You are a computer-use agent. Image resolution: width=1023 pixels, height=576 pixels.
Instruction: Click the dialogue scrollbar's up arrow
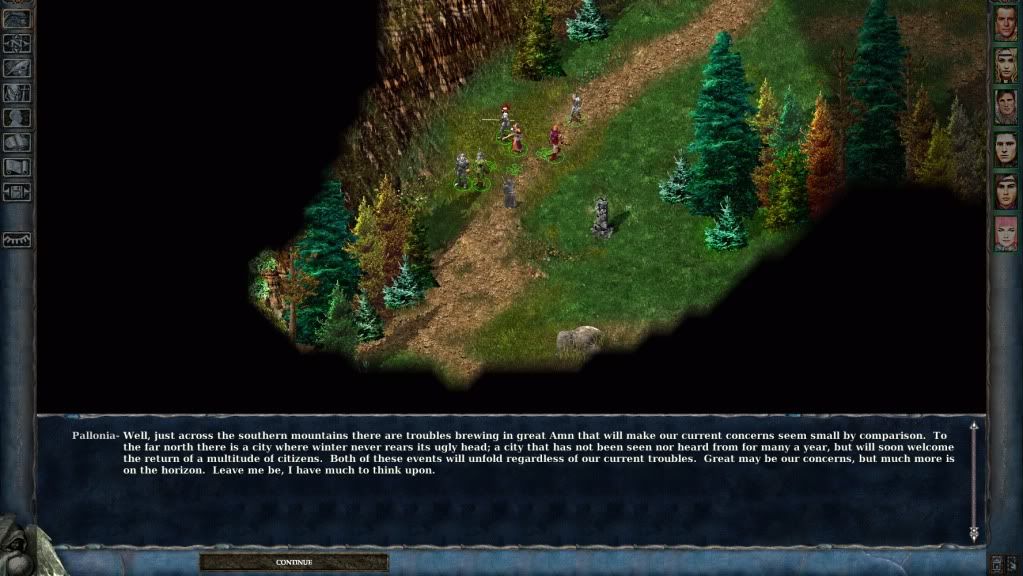click(974, 427)
